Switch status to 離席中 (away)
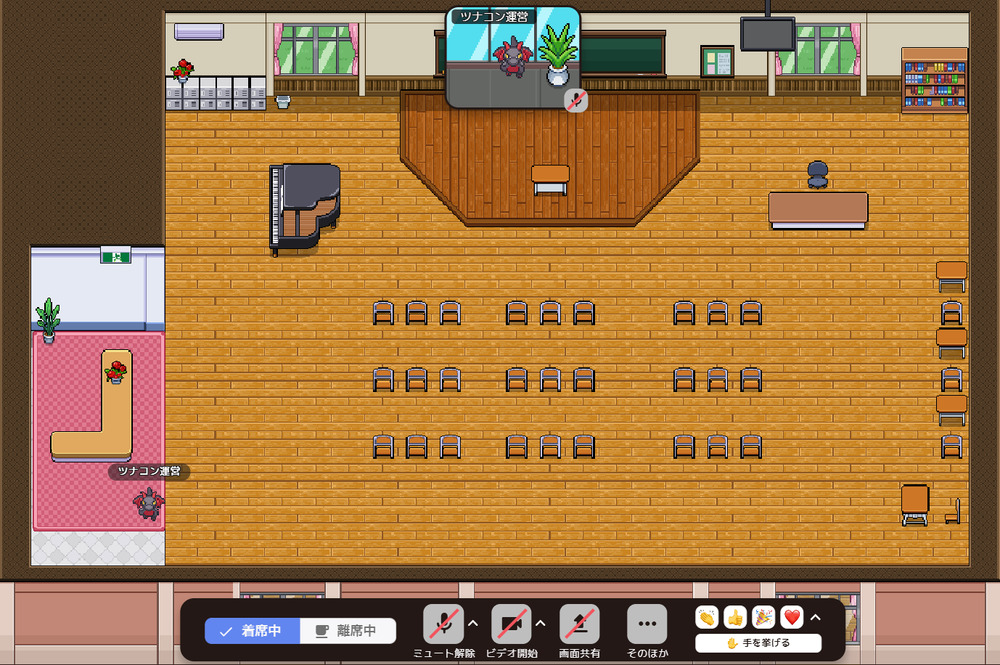Screen dimensions: 1000x665 347,631
